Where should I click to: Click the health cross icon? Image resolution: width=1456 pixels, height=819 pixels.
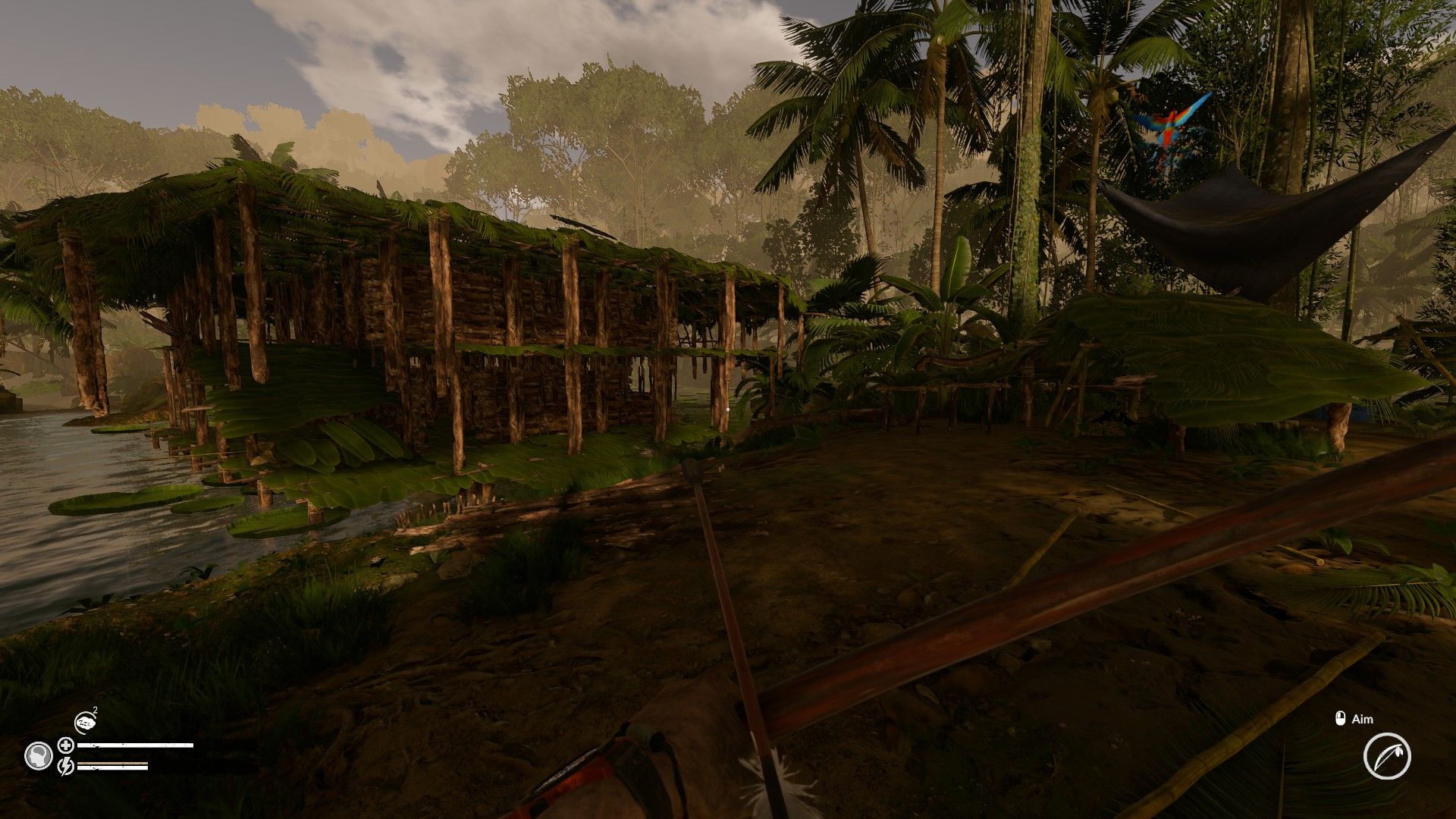tap(65, 745)
